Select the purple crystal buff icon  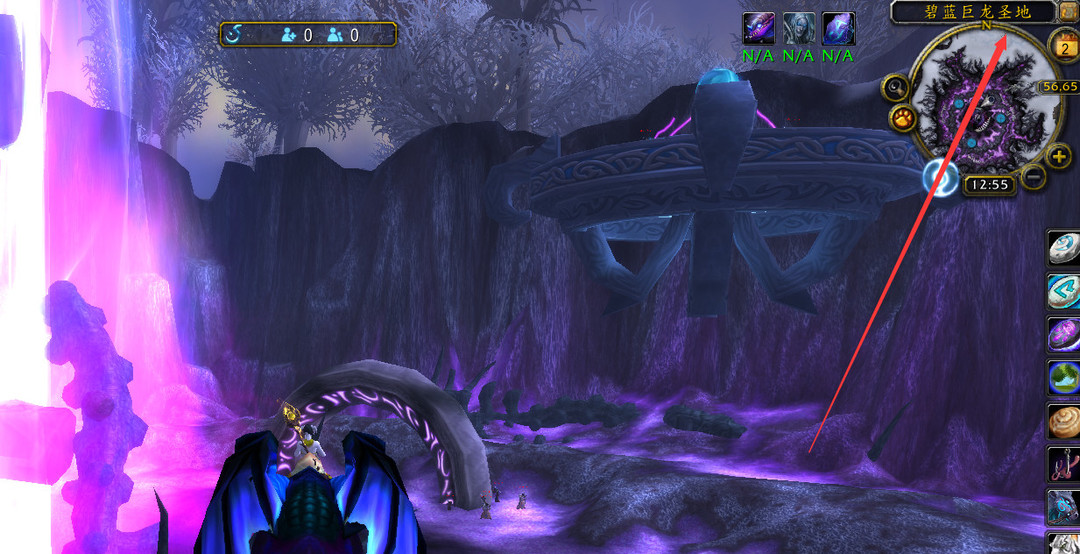point(838,28)
